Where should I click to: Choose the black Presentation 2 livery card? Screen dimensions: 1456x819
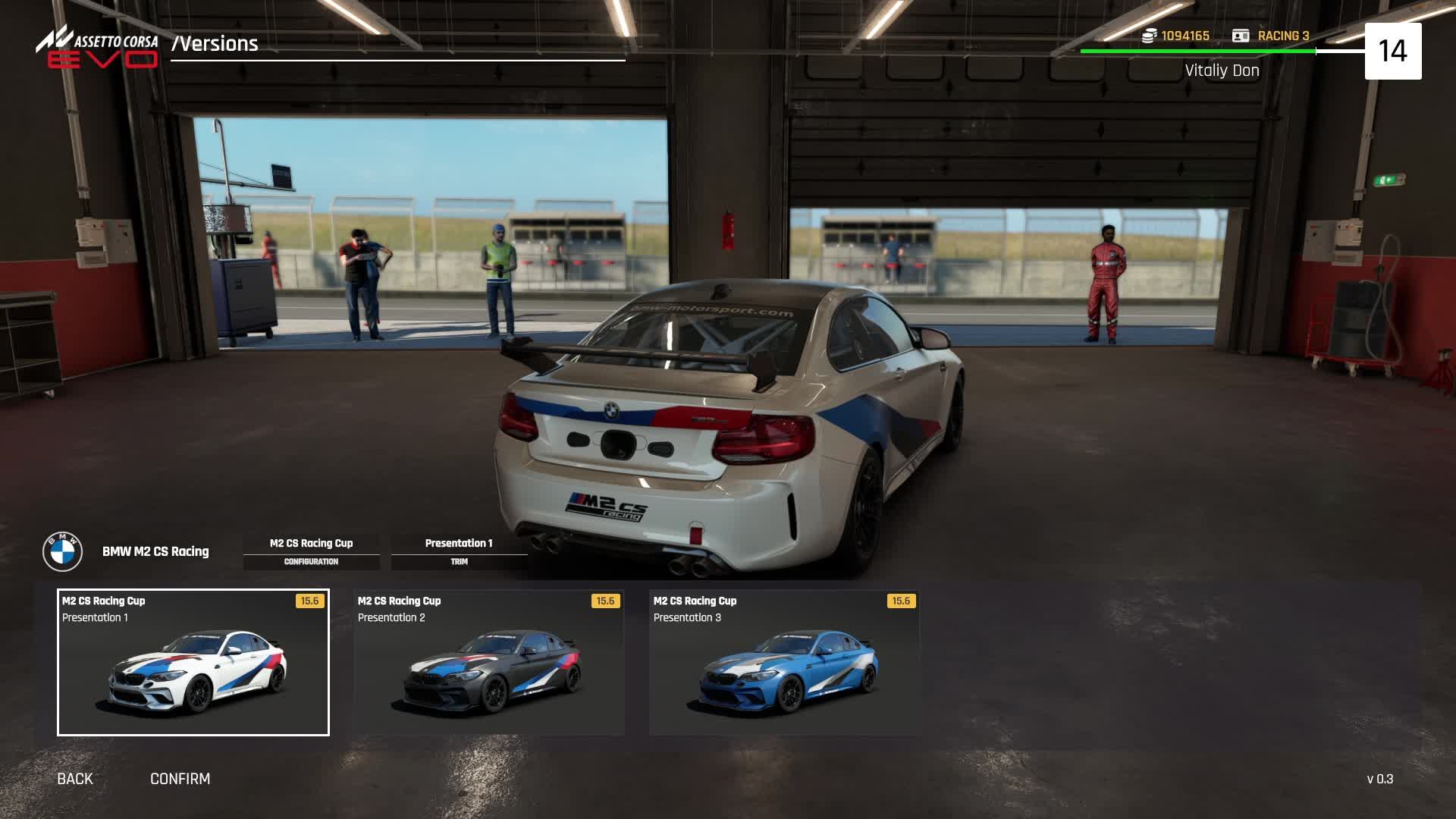click(x=489, y=662)
